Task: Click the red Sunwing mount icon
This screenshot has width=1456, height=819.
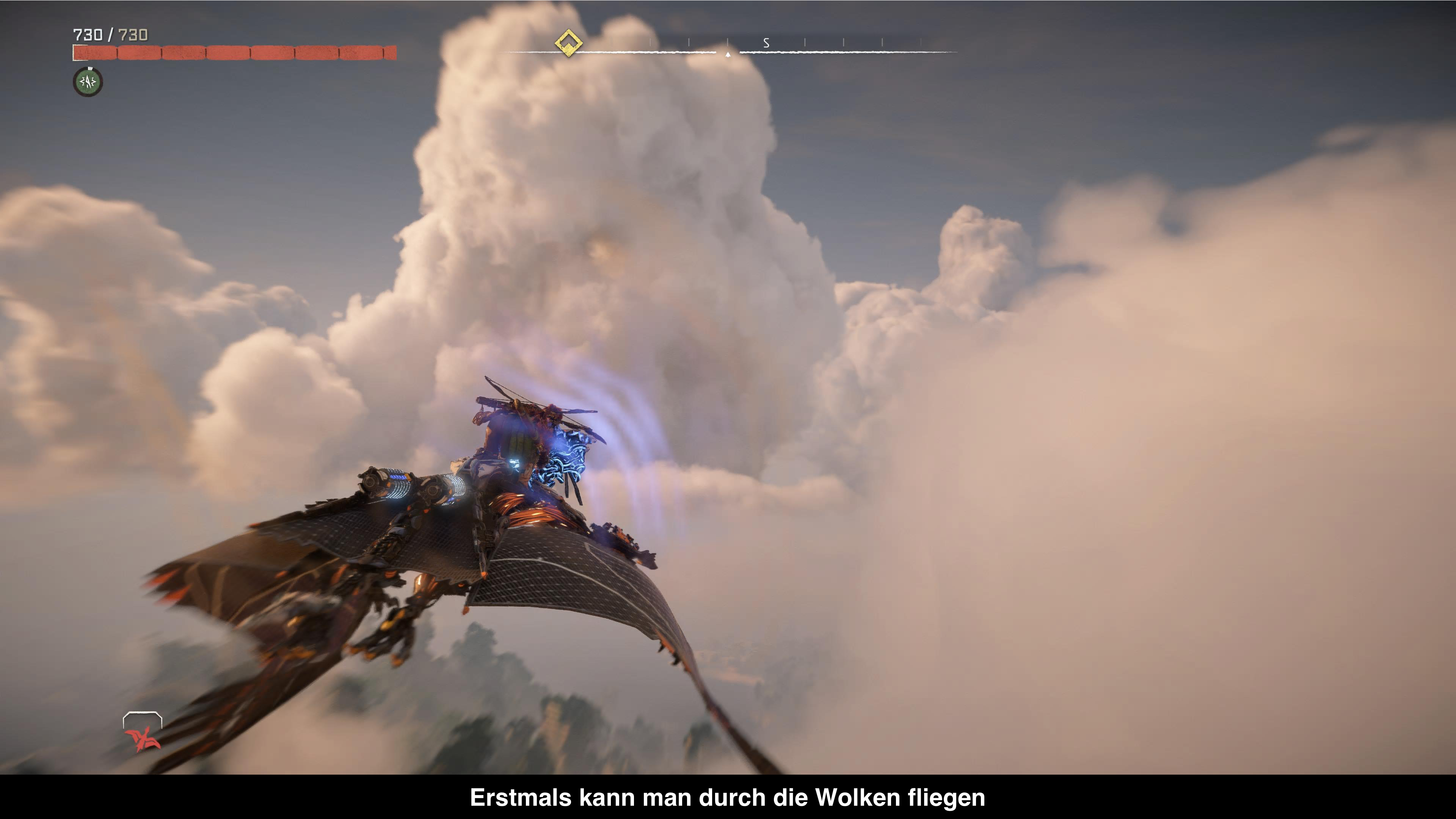Action: (x=143, y=738)
